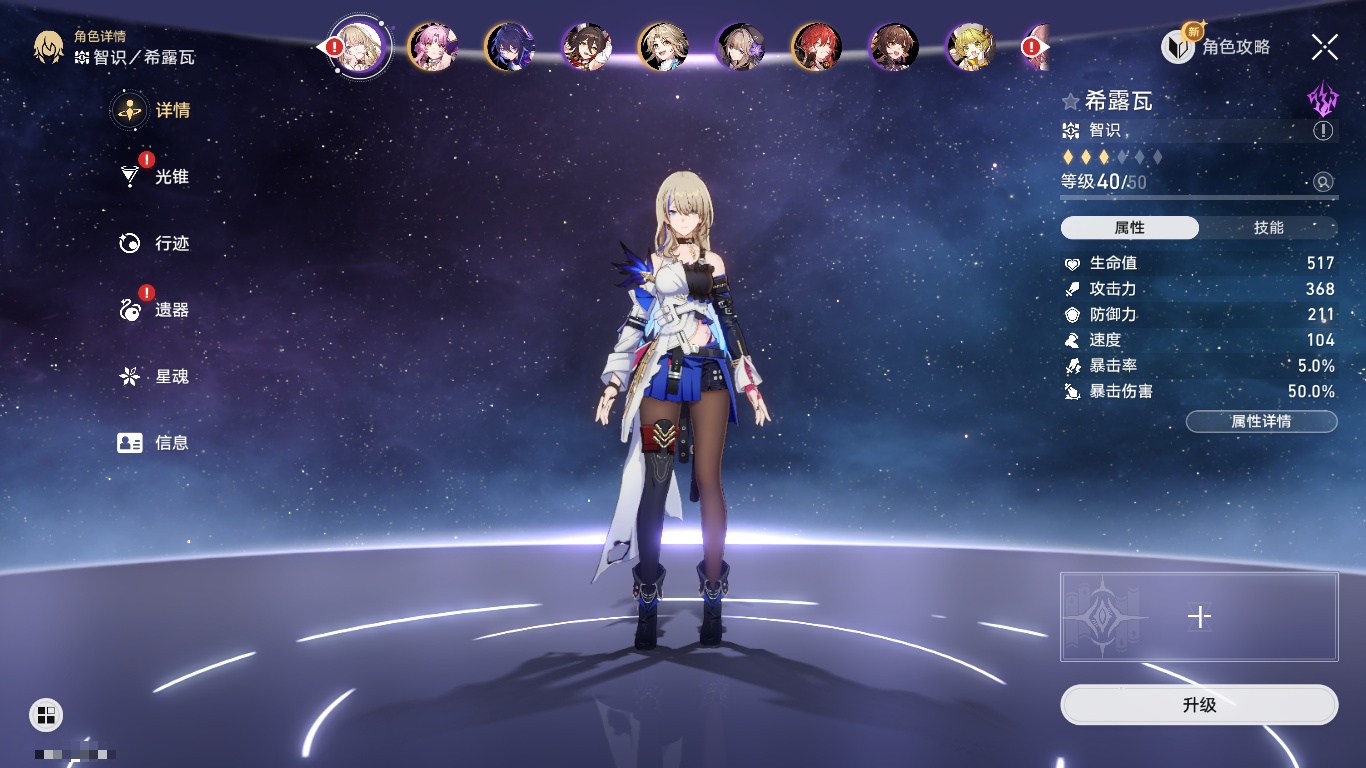This screenshot has width=1366, height=768.
Task: Open the 星魂 eidolon menu
Action: pyautogui.click(x=171, y=377)
